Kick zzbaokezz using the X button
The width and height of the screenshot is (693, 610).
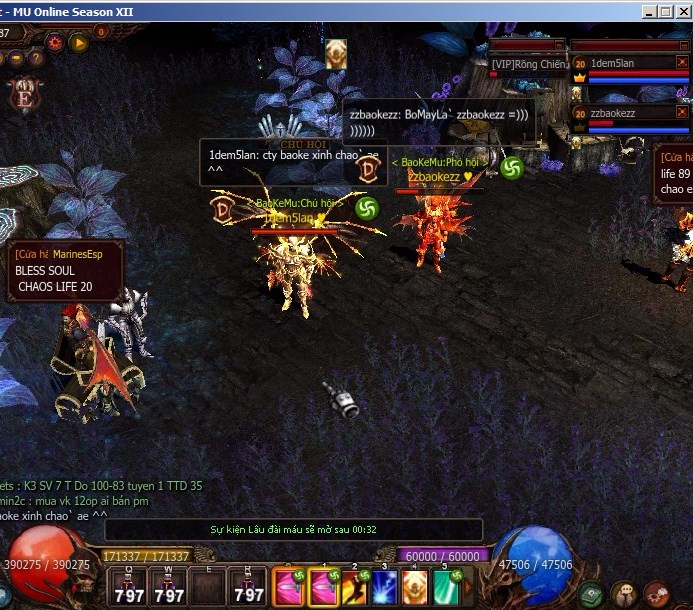[683, 113]
